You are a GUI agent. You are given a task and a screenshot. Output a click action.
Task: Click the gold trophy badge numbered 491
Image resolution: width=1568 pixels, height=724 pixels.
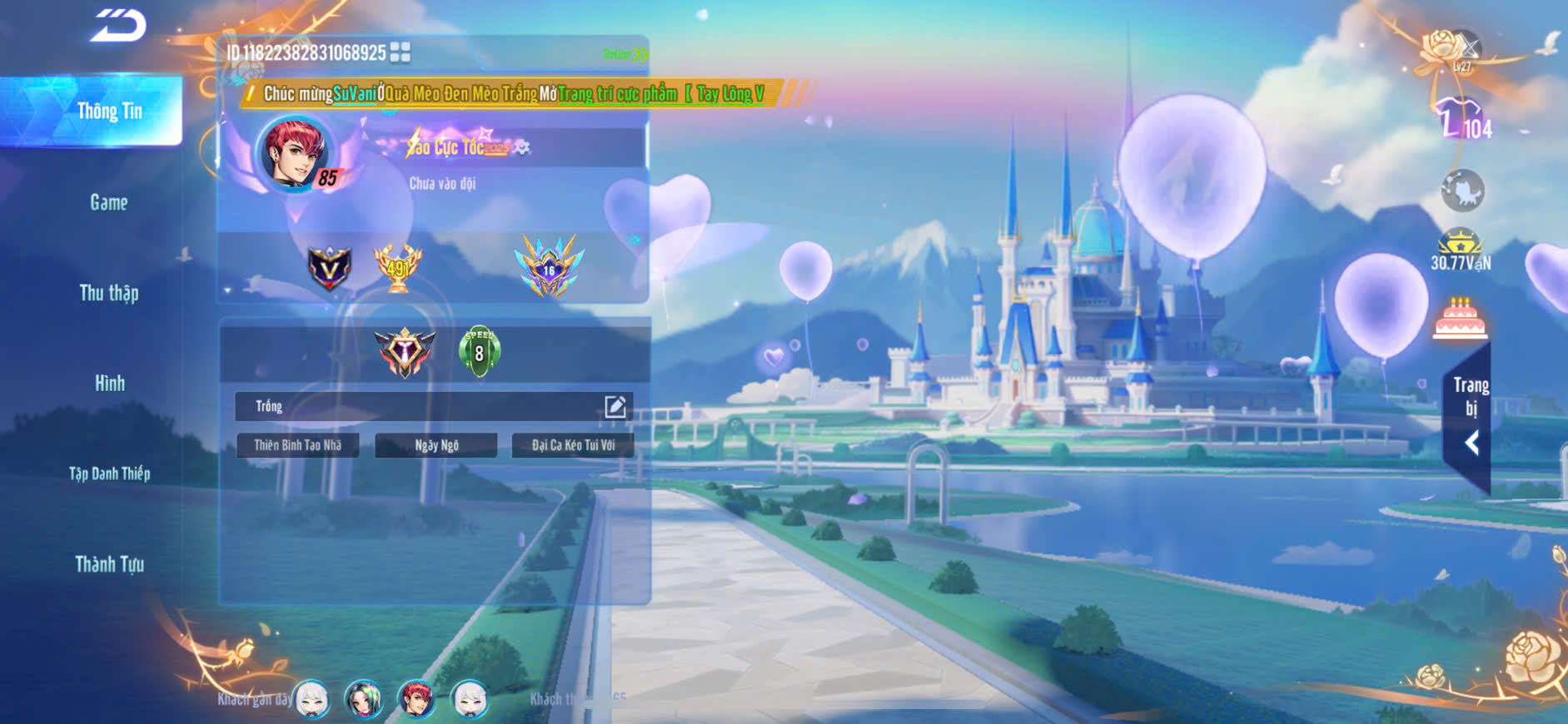click(x=398, y=267)
